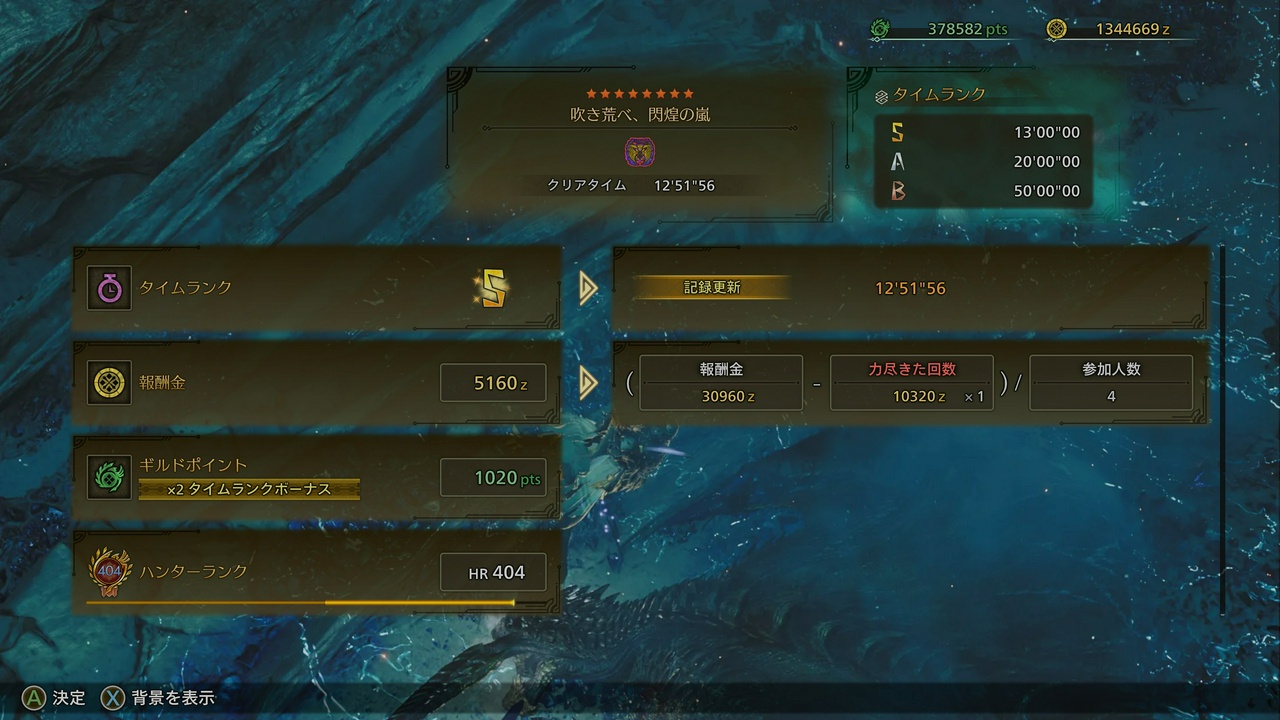Select the ギルドポイント row
The width and height of the screenshot is (1280, 720).
pyautogui.click(x=317, y=477)
